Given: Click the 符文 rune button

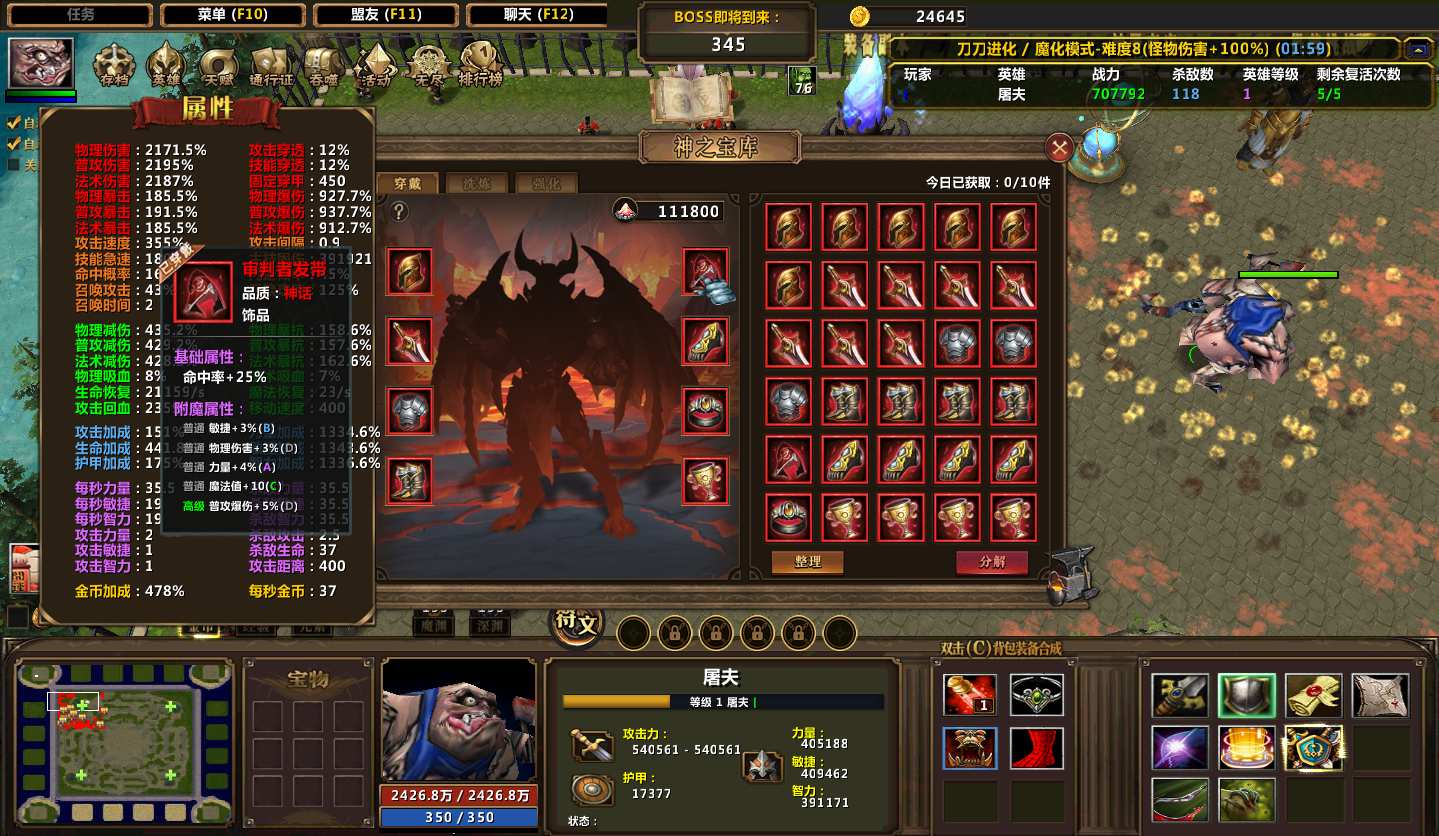Looking at the screenshot, I should pos(577,626).
